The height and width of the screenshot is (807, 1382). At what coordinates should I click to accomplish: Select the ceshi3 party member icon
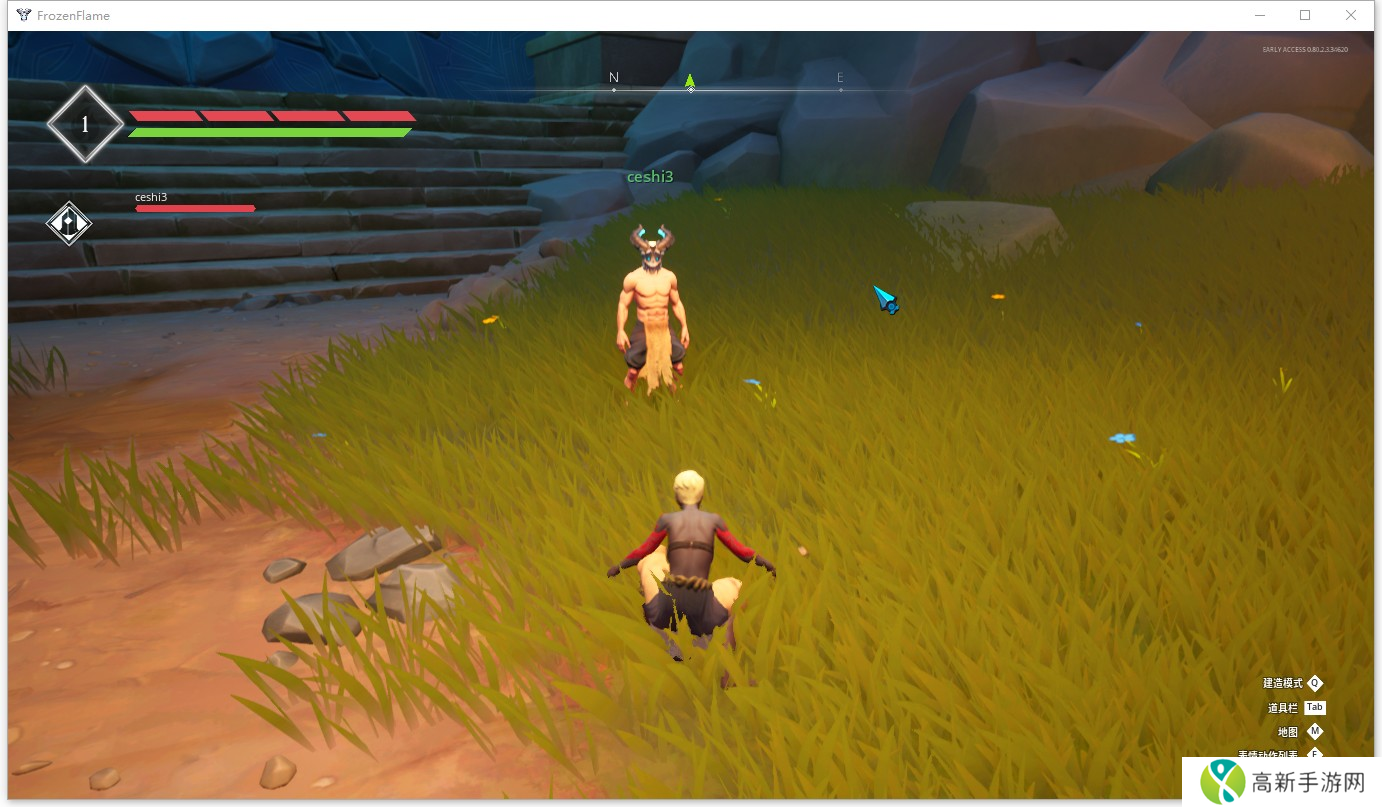pyautogui.click(x=69, y=222)
